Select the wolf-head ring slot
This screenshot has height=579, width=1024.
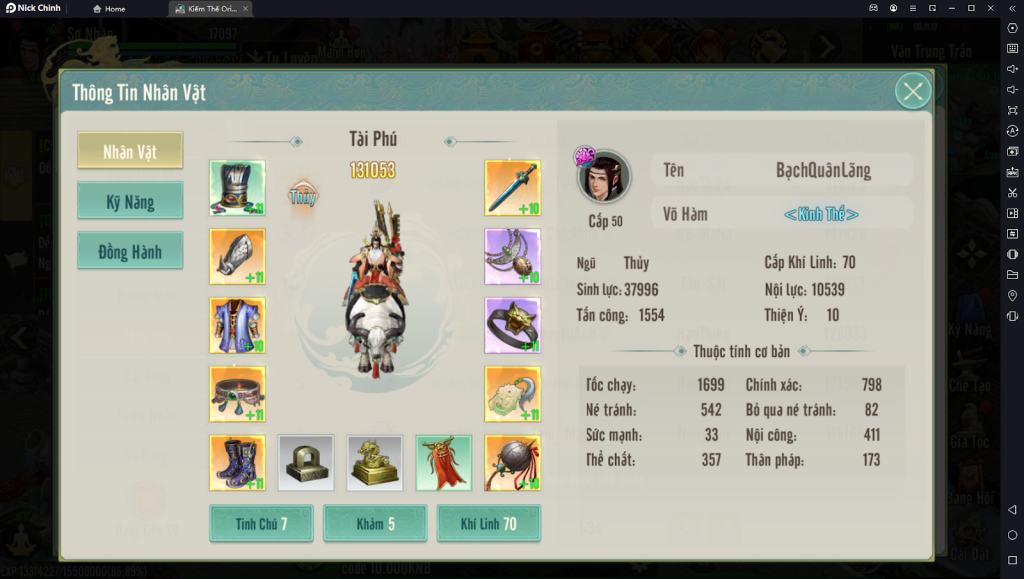(512, 325)
